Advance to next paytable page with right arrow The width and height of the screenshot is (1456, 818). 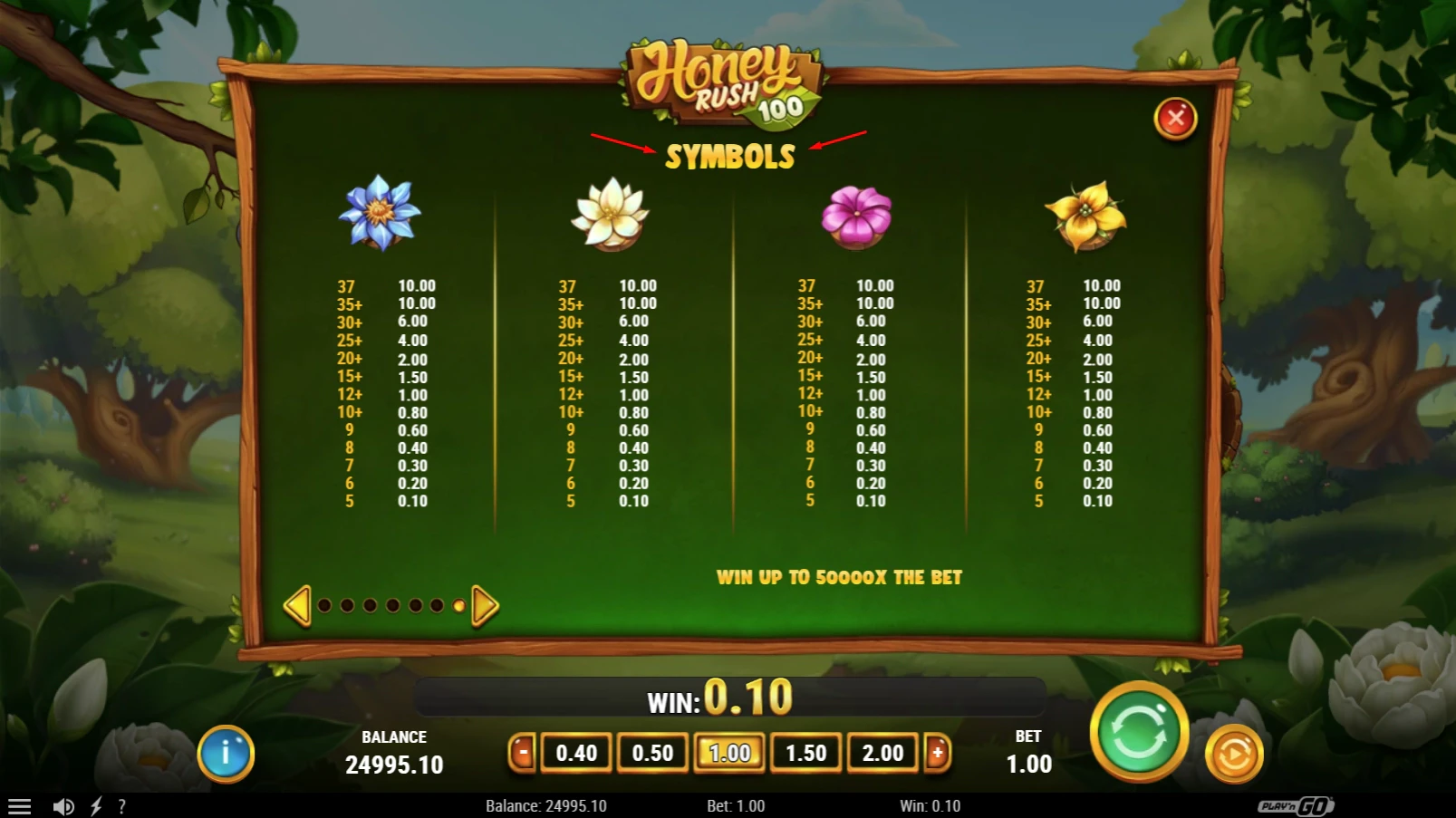click(483, 605)
